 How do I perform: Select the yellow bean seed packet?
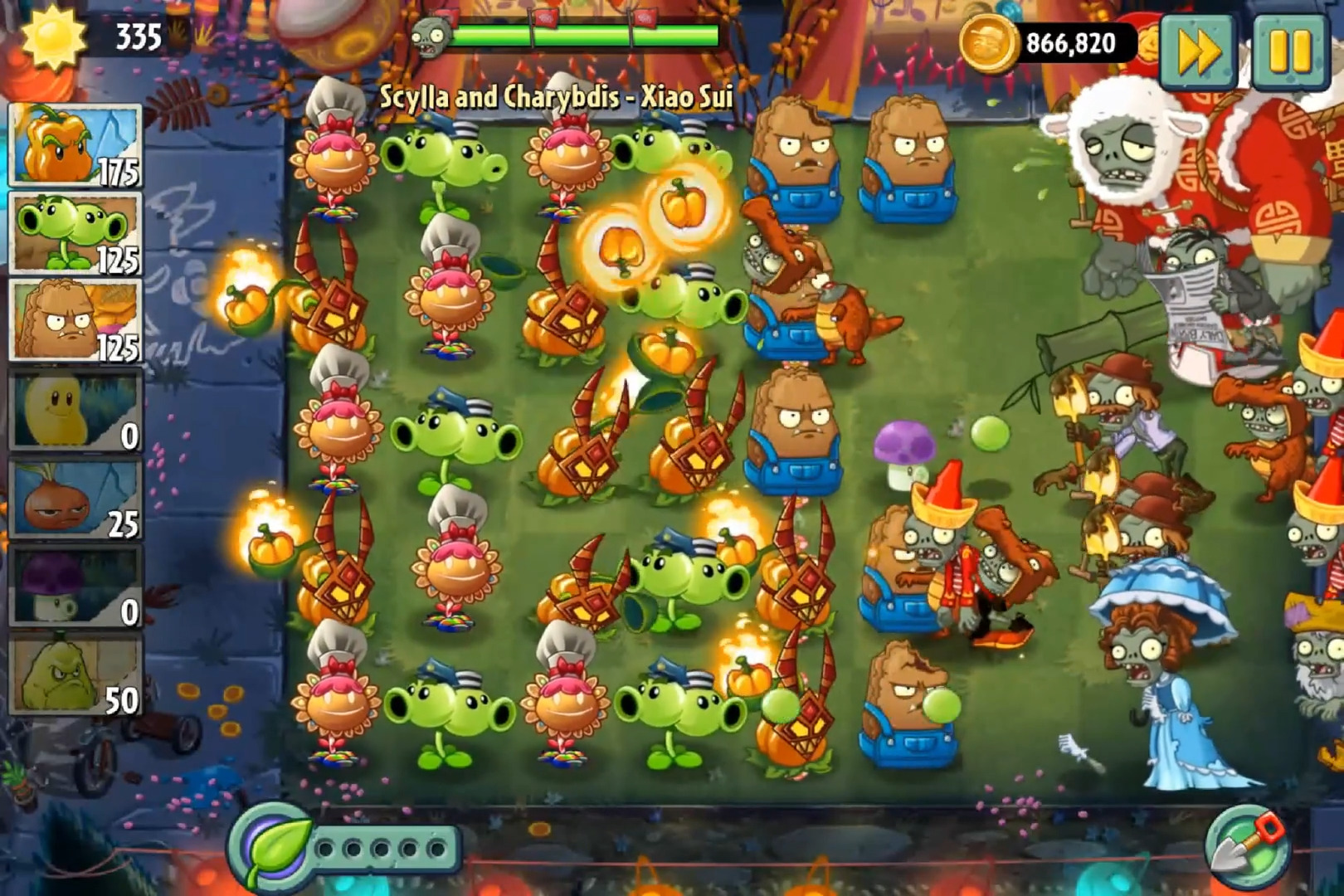tap(75, 411)
